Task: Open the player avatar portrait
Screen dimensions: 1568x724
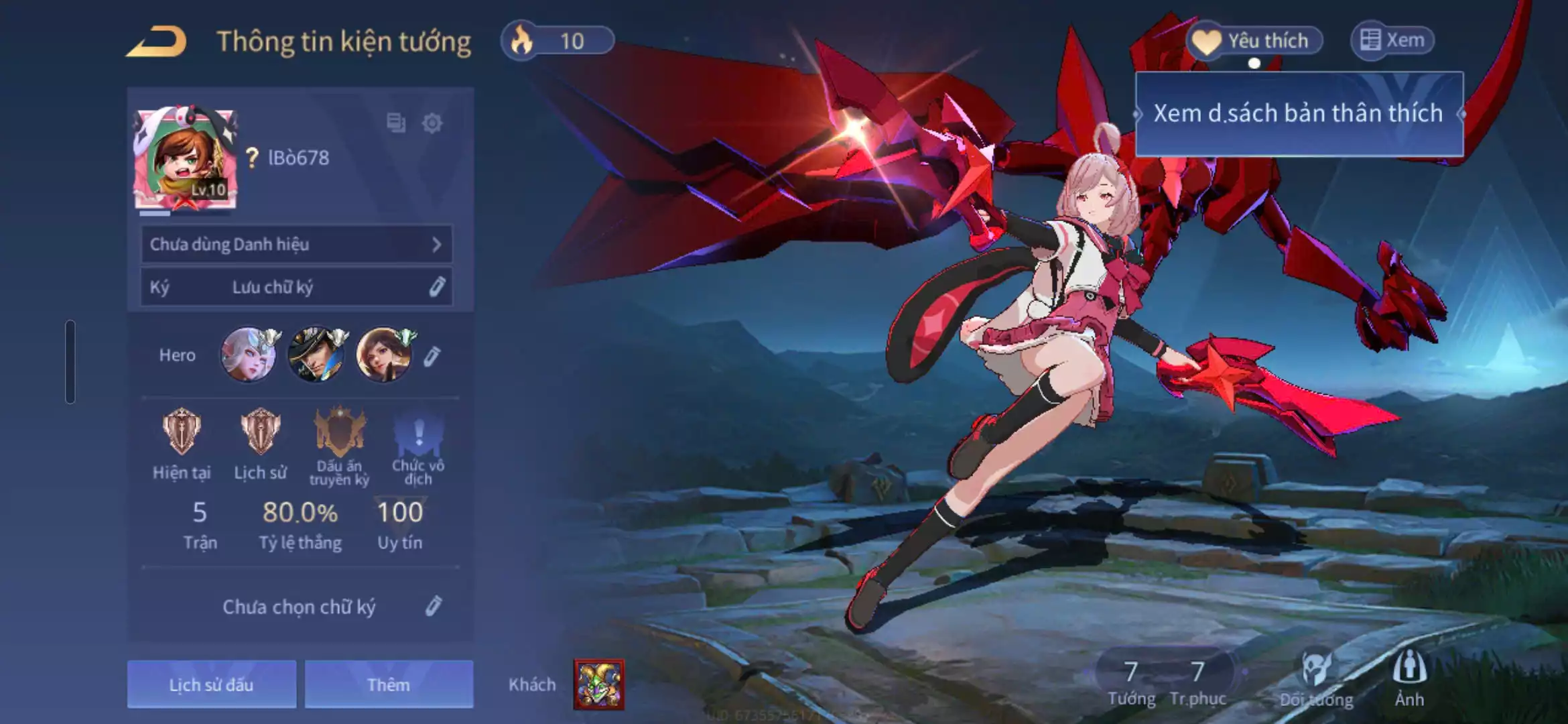Action: (x=185, y=158)
